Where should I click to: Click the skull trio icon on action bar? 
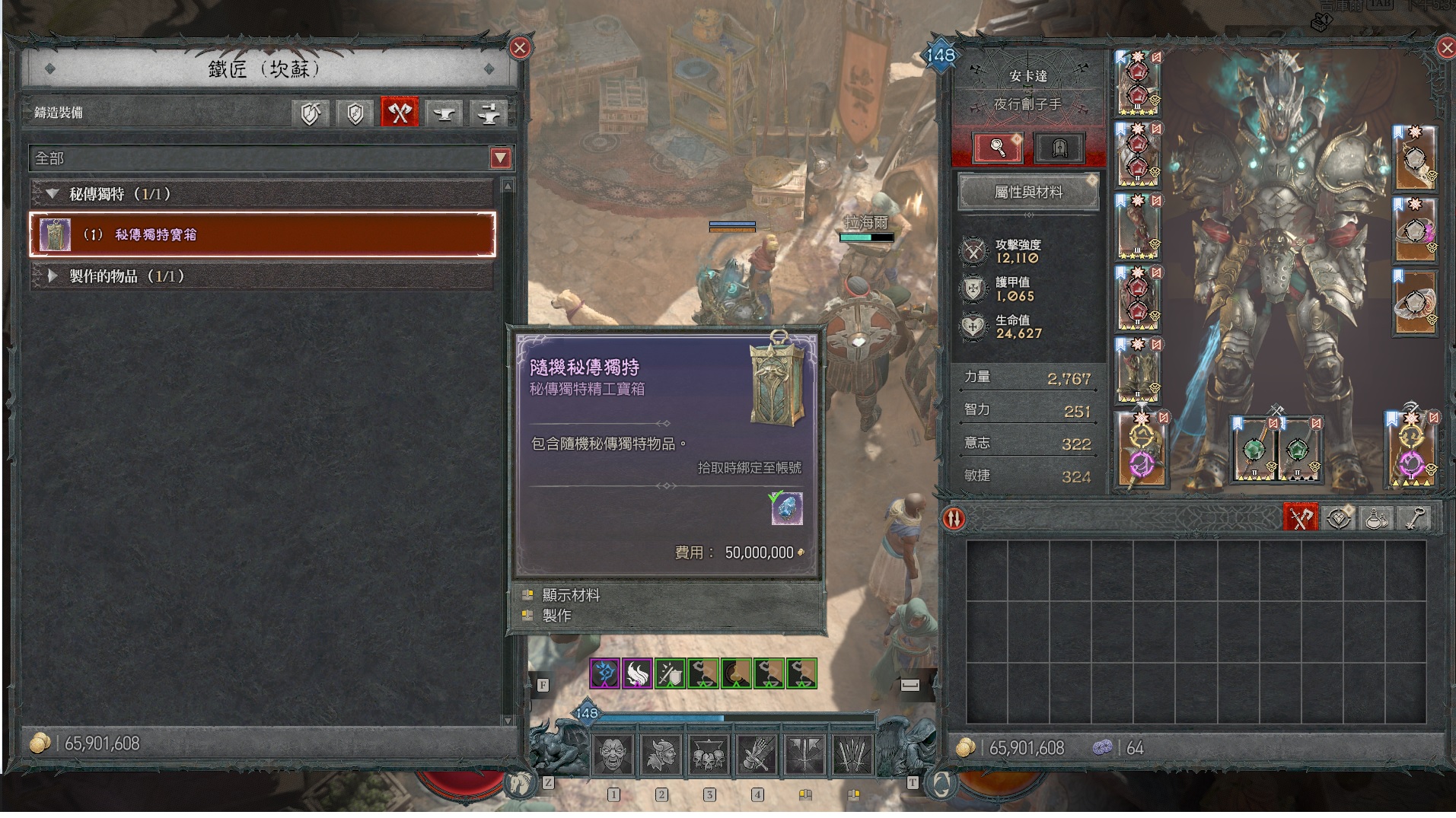pyautogui.click(x=709, y=756)
